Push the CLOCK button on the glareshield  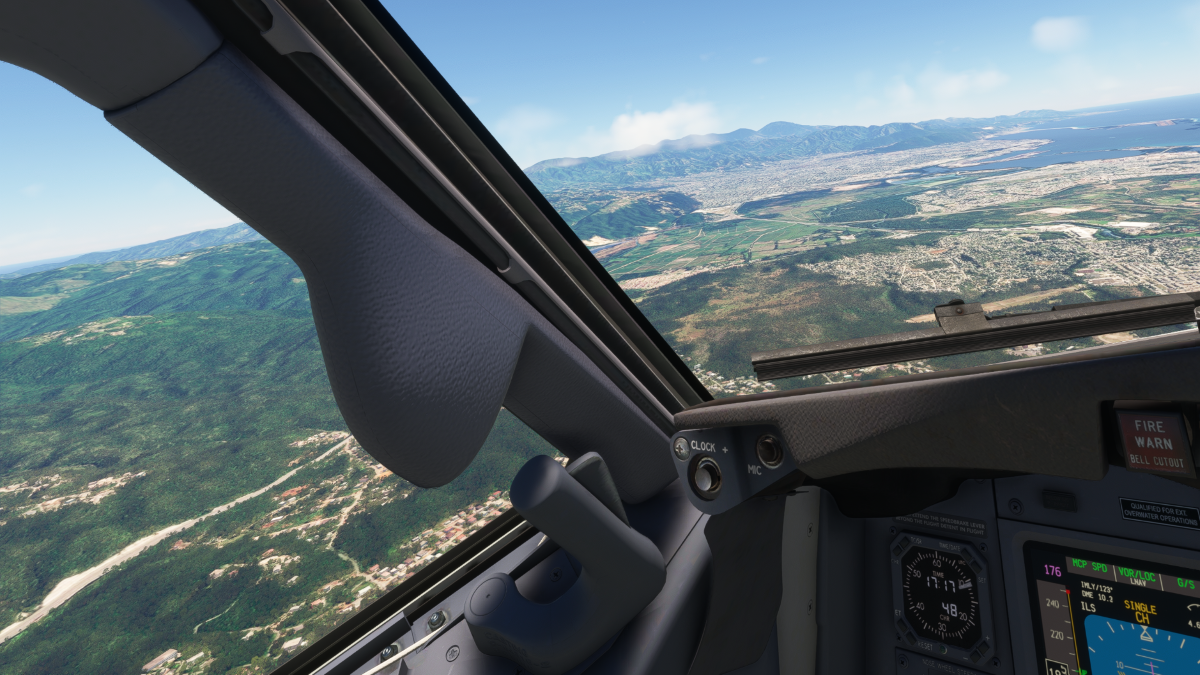705,476
